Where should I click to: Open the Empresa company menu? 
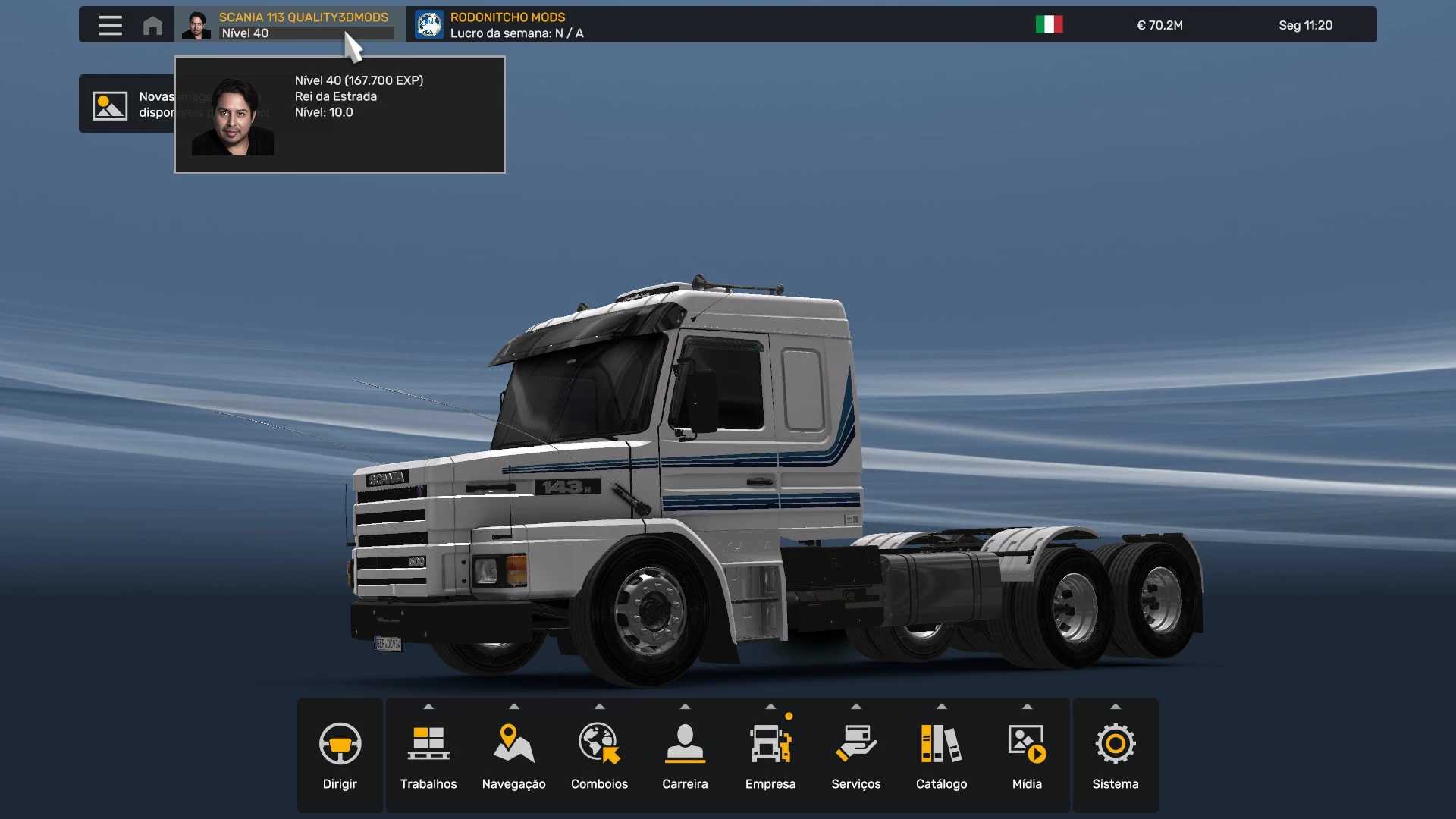coord(770,755)
